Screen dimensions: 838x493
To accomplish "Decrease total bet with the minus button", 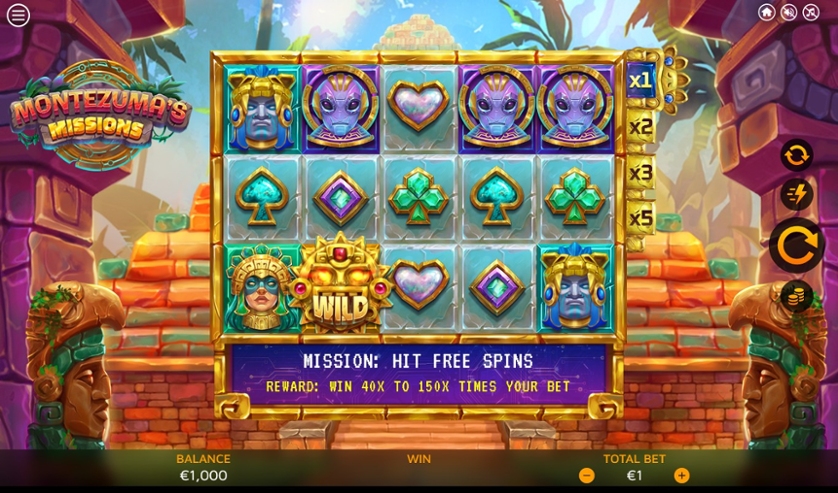I will [587, 476].
